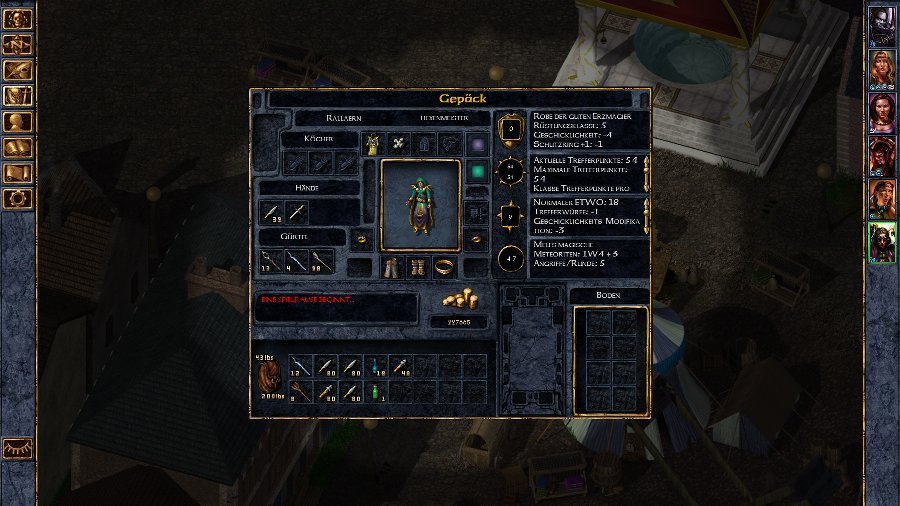Click the skull return-to-game button

click(x=19, y=18)
